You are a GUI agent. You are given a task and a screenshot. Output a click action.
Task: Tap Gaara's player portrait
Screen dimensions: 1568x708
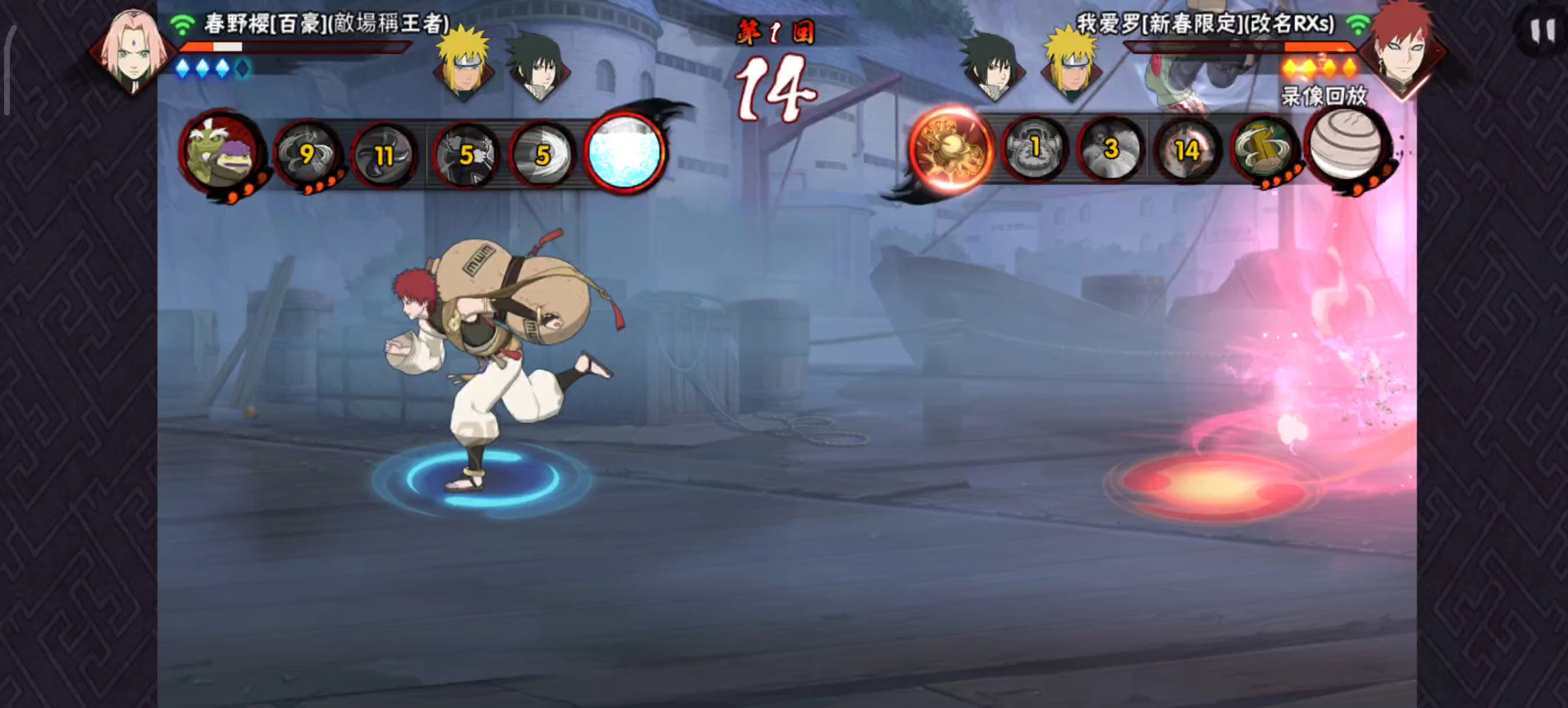click(x=1403, y=50)
